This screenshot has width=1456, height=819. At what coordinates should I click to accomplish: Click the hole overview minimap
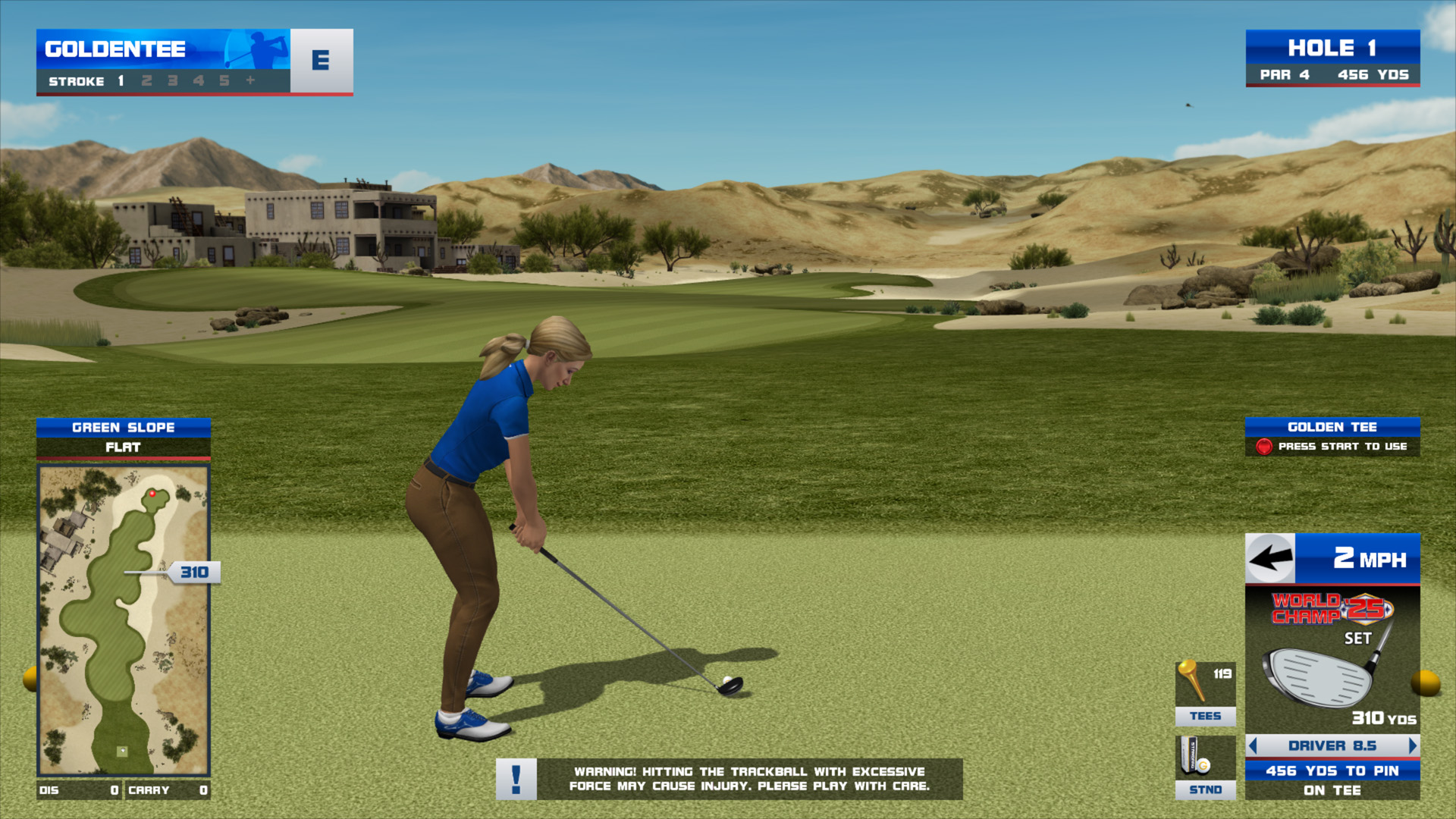(123, 620)
